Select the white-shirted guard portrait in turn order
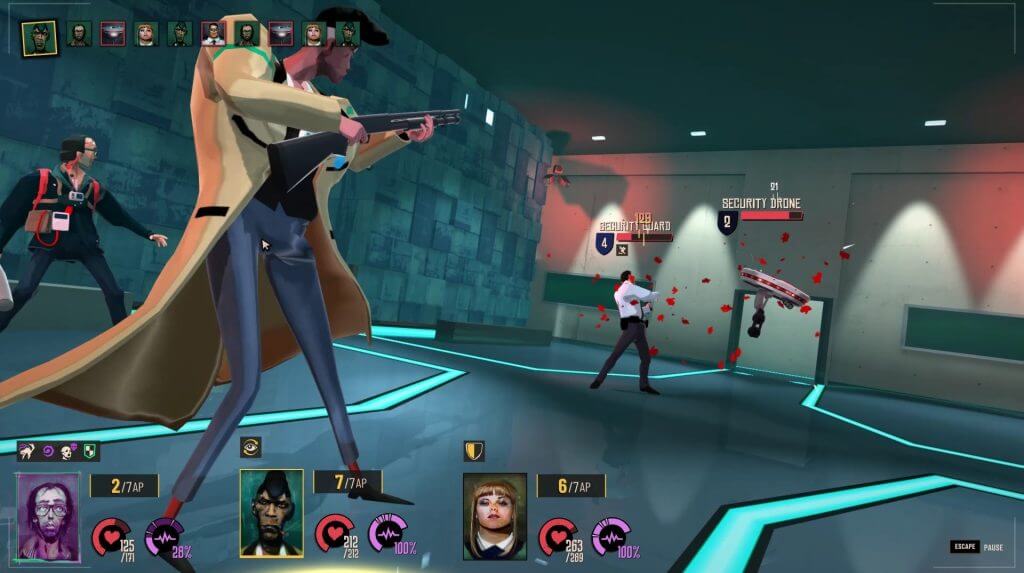This screenshot has width=1024, height=573. pos(213,34)
